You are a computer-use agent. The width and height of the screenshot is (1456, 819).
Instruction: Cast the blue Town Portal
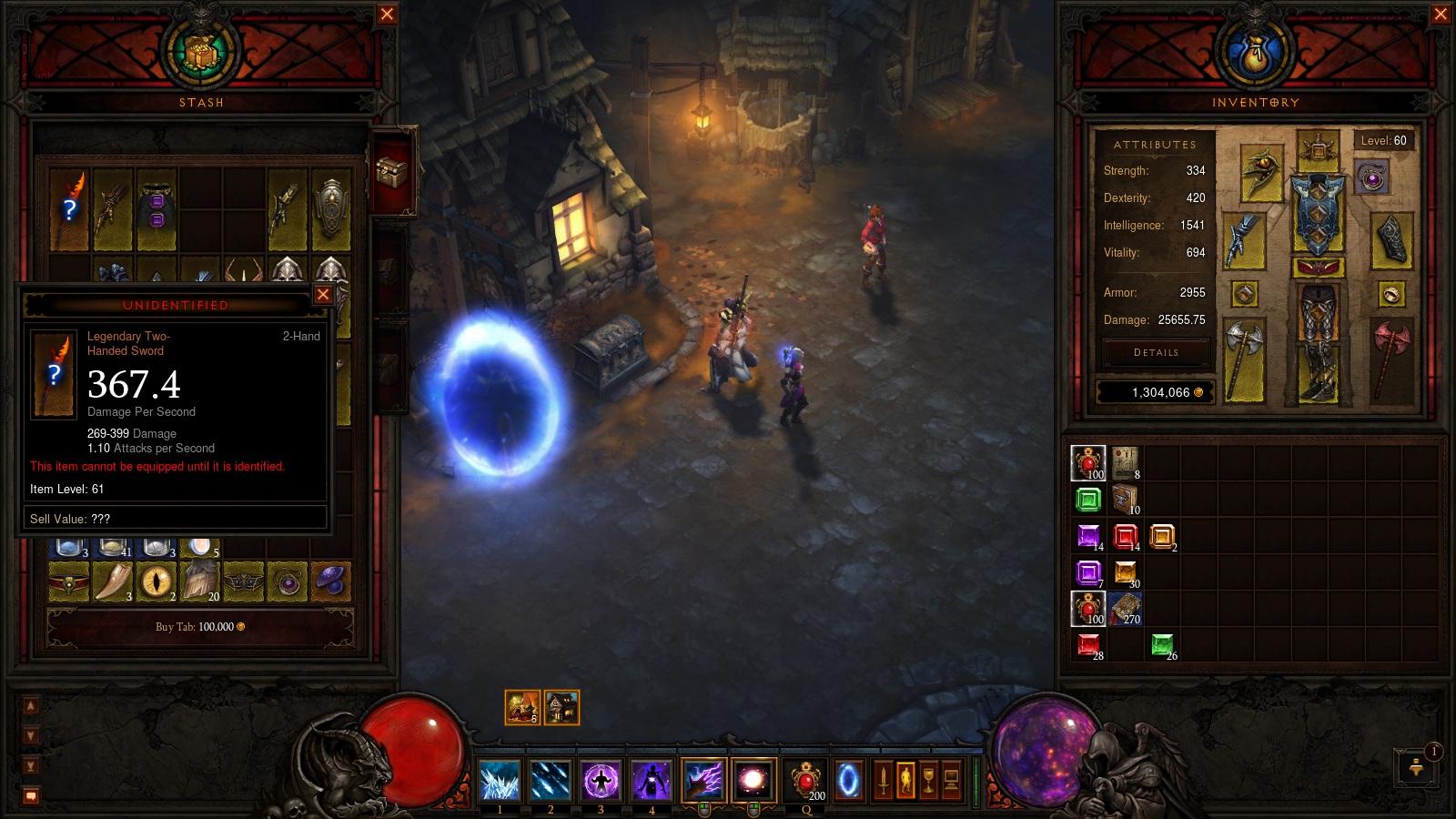pyautogui.click(x=848, y=780)
